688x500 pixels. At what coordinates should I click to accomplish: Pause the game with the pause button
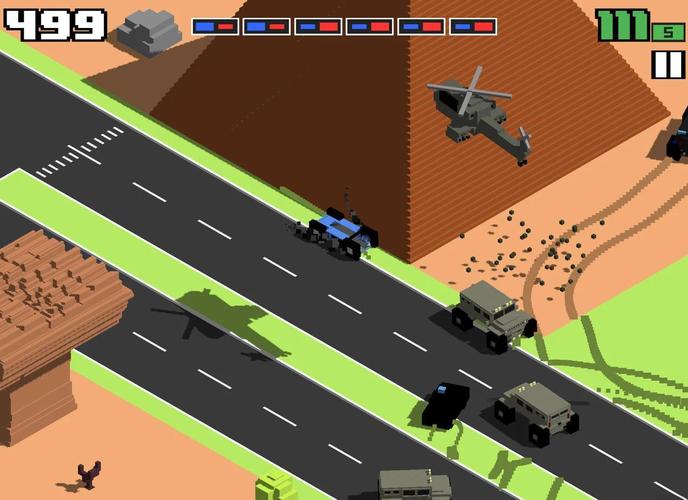666,65
